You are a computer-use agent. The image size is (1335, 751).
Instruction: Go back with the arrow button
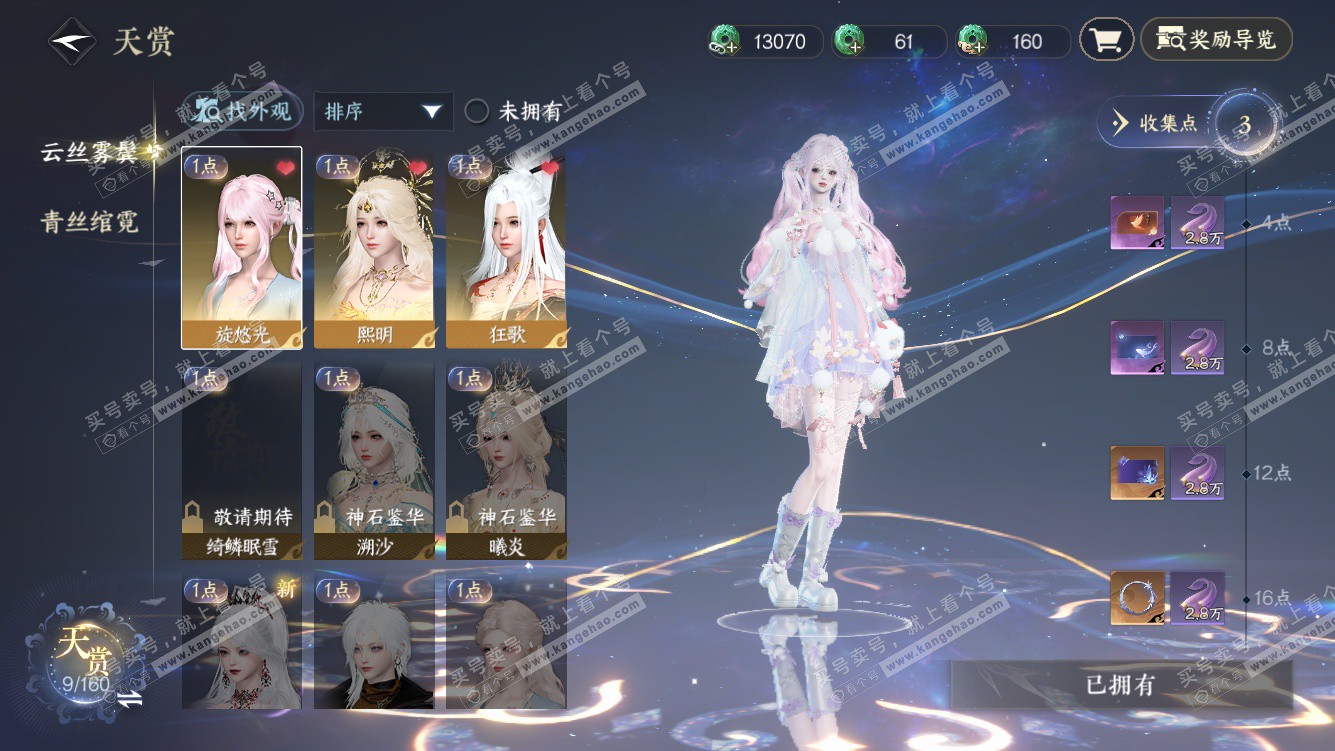(72, 42)
